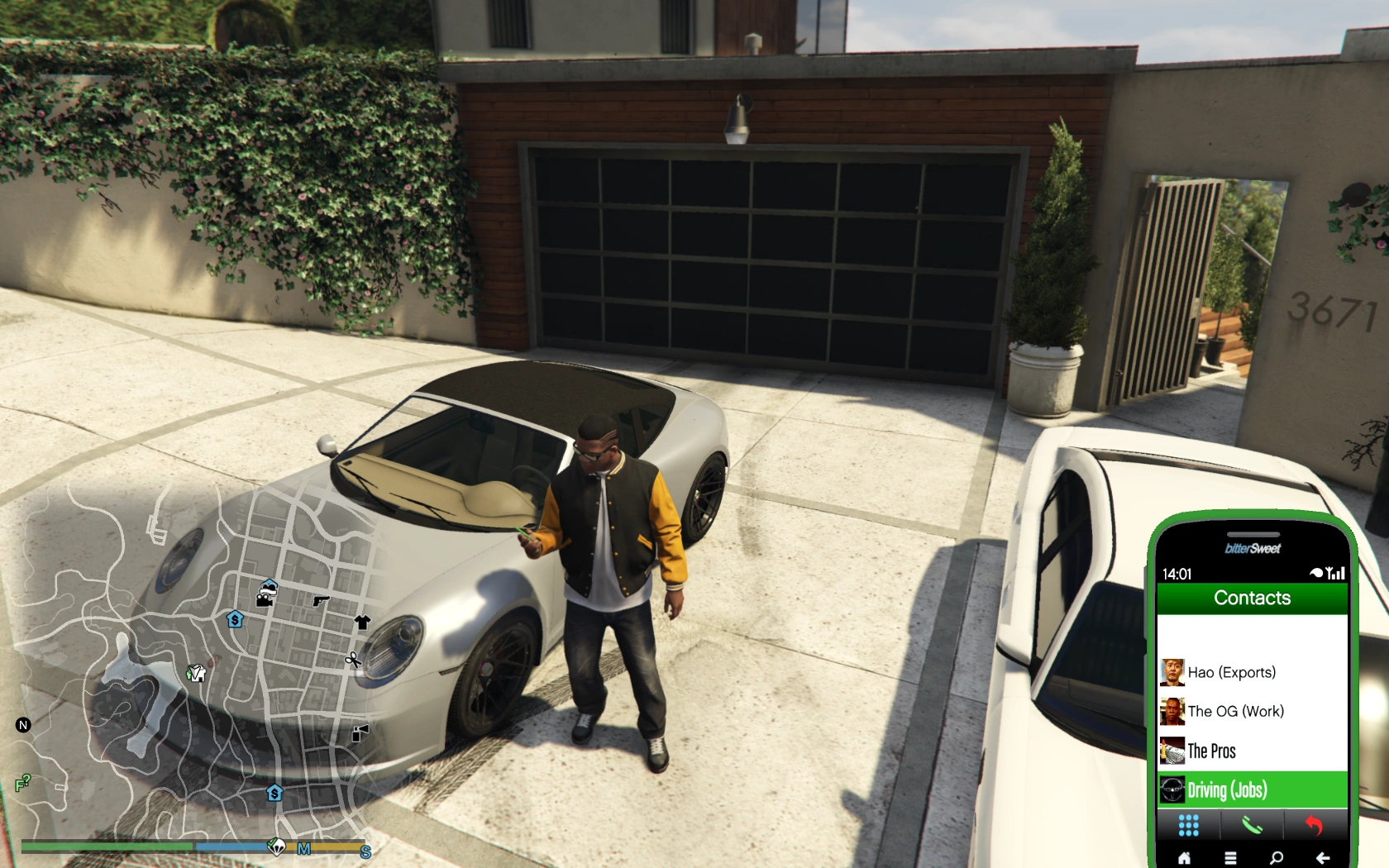1389x868 pixels.
Task: Choose The OG (Work) contact
Action: [1235, 711]
